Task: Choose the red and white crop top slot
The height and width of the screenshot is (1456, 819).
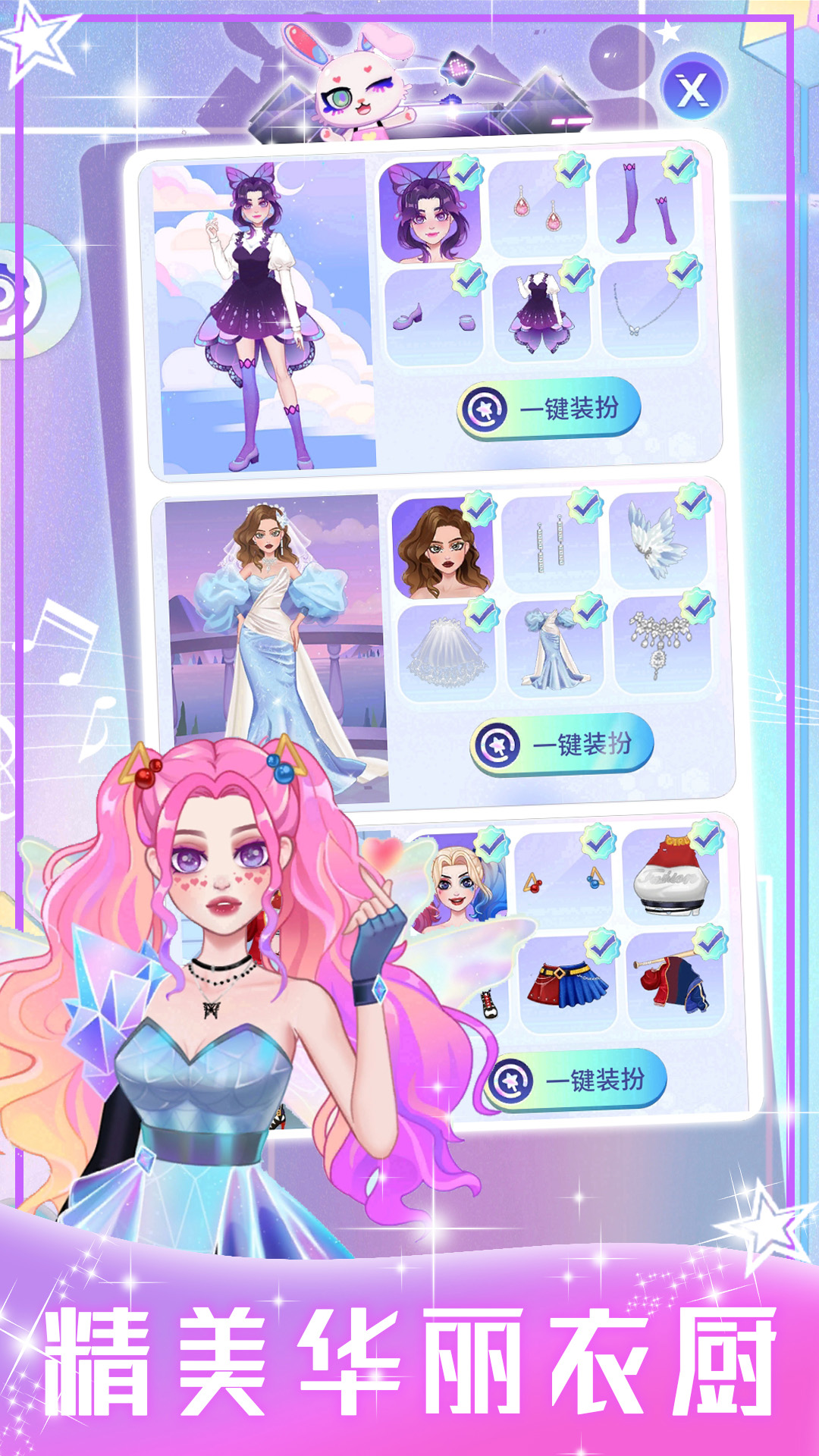Action: (x=672, y=875)
